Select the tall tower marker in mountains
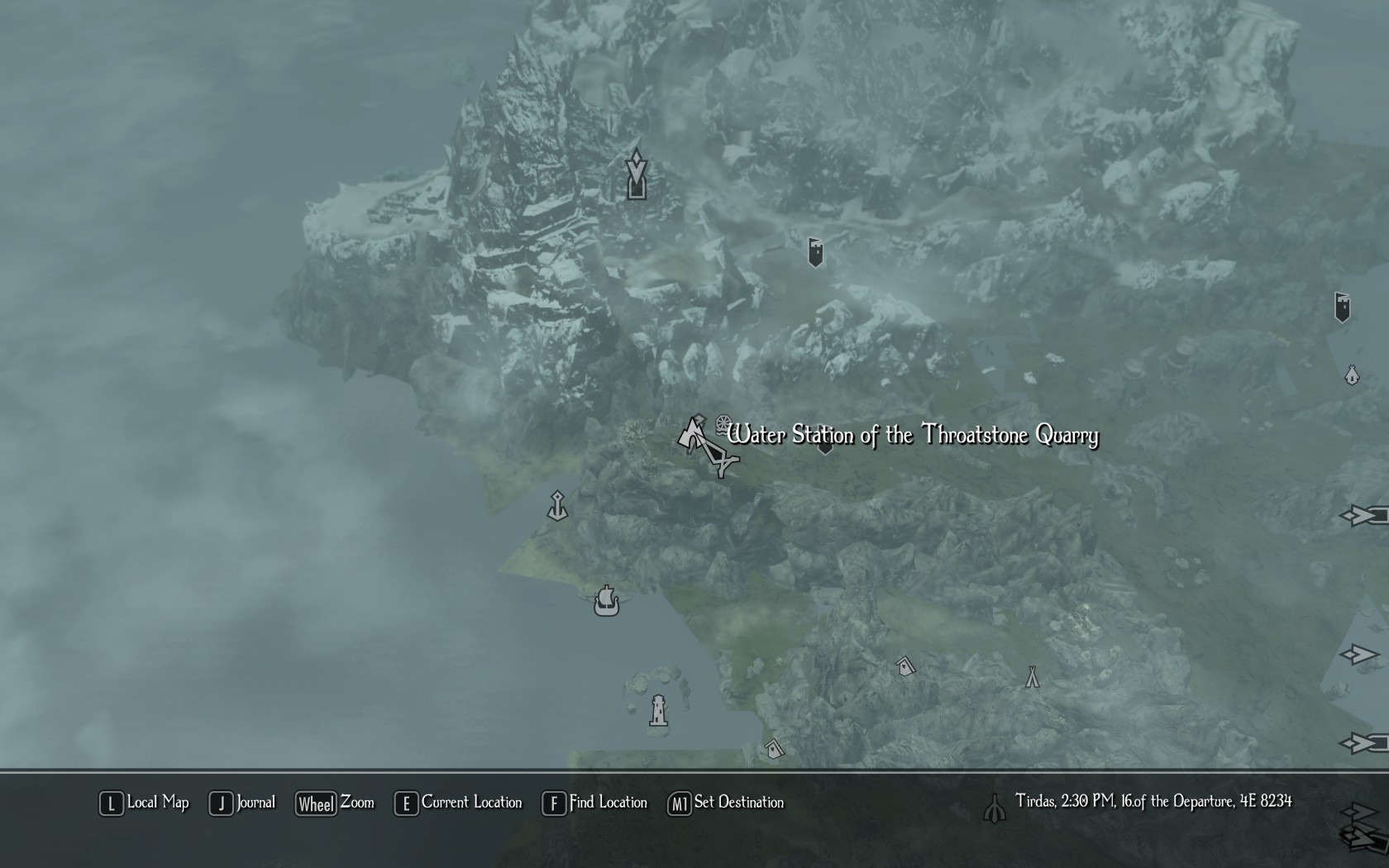 tap(636, 174)
